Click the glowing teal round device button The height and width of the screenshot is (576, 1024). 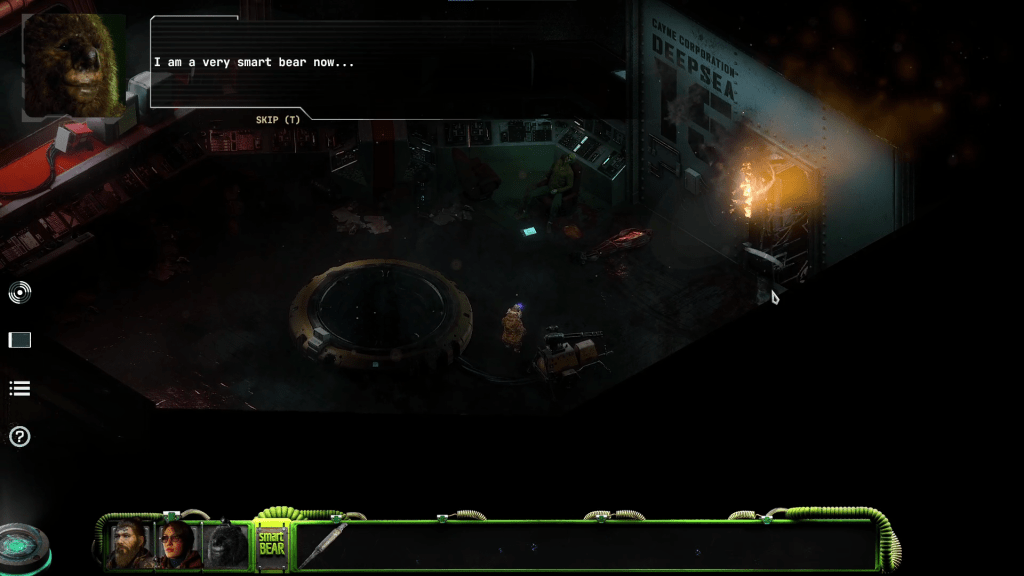tap(22, 546)
